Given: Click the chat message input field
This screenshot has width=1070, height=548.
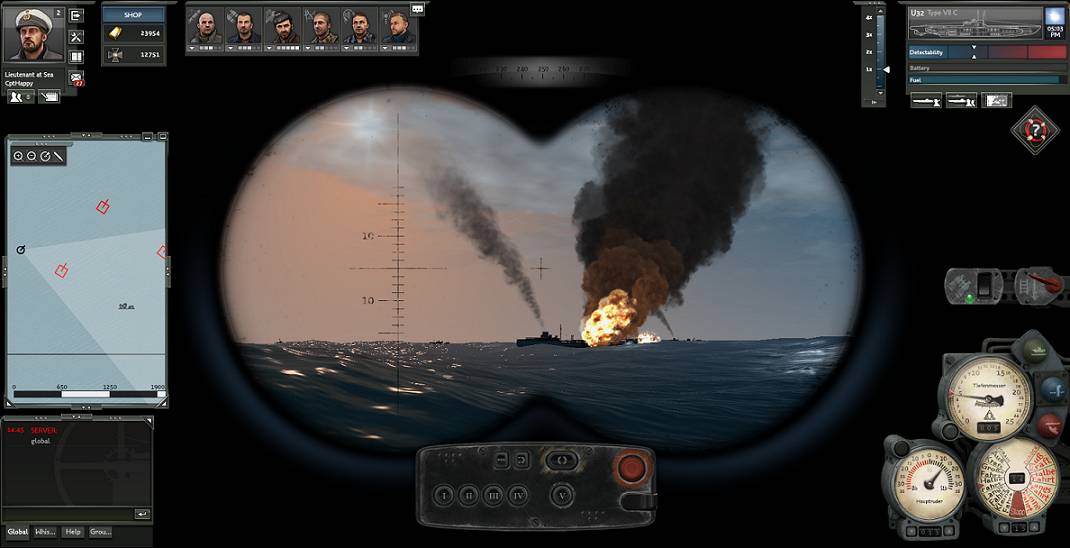Looking at the screenshot, I should tap(68, 513).
